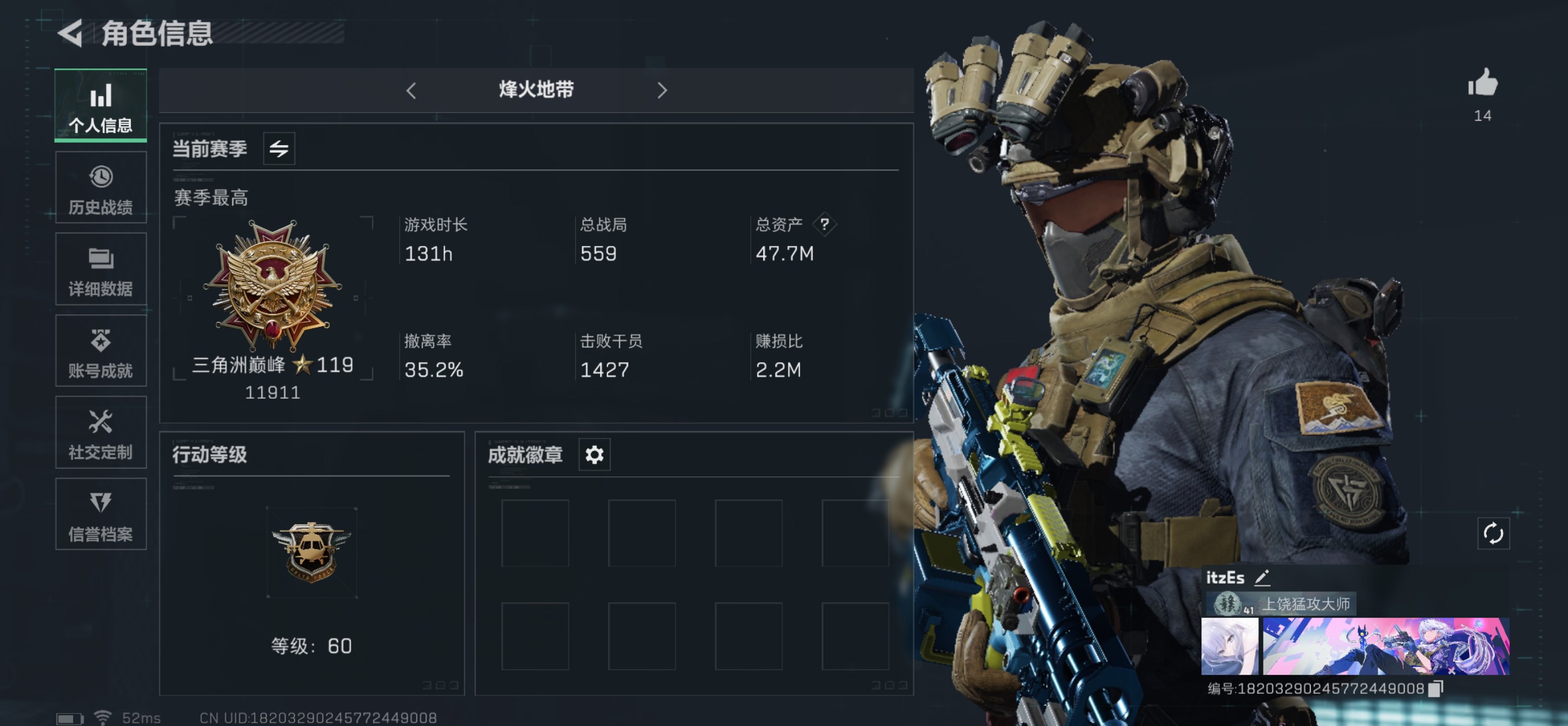The width and height of the screenshot is (1568, 726).
Task: Open the 历史战绩 panel in the sidebar
Action: click(100, 187)
